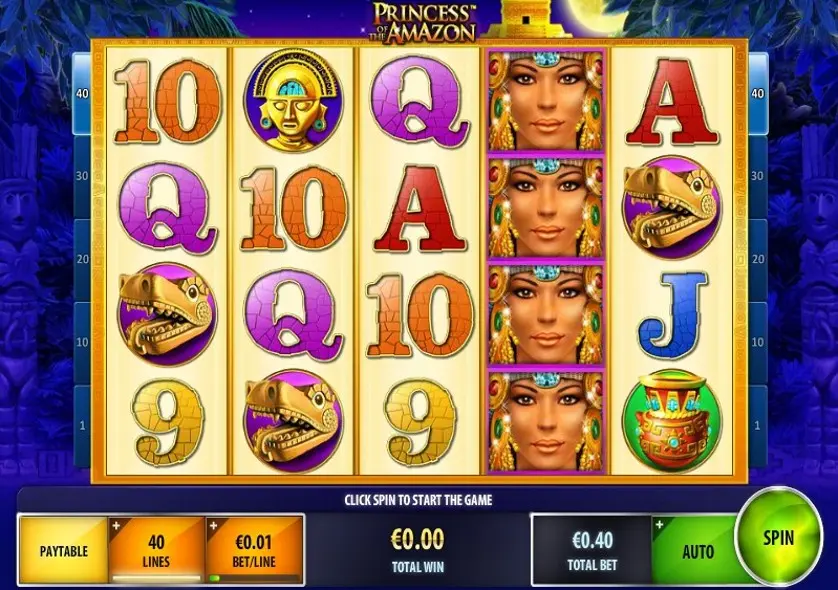Open the Paytable
Image resolution: width=838 pixels, height=590 pixels.
[63, 550]
